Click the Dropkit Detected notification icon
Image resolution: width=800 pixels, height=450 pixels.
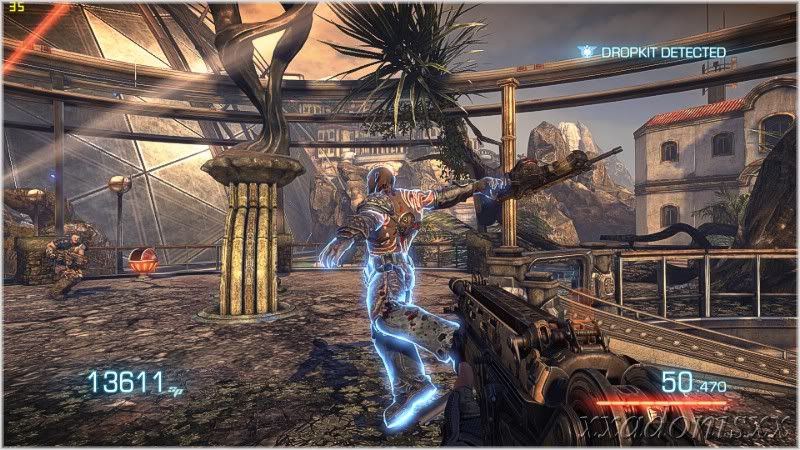(586, 50)
